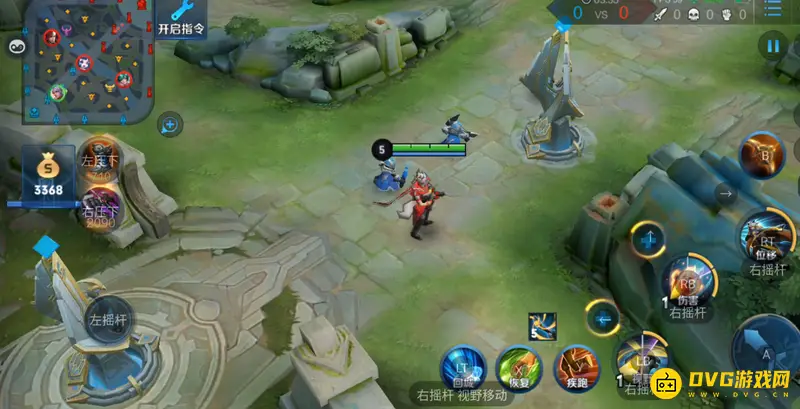This screenshot has height=409, width=800.
Task: Click the round blue plus button below the minimap
Action: pos(170,125)
